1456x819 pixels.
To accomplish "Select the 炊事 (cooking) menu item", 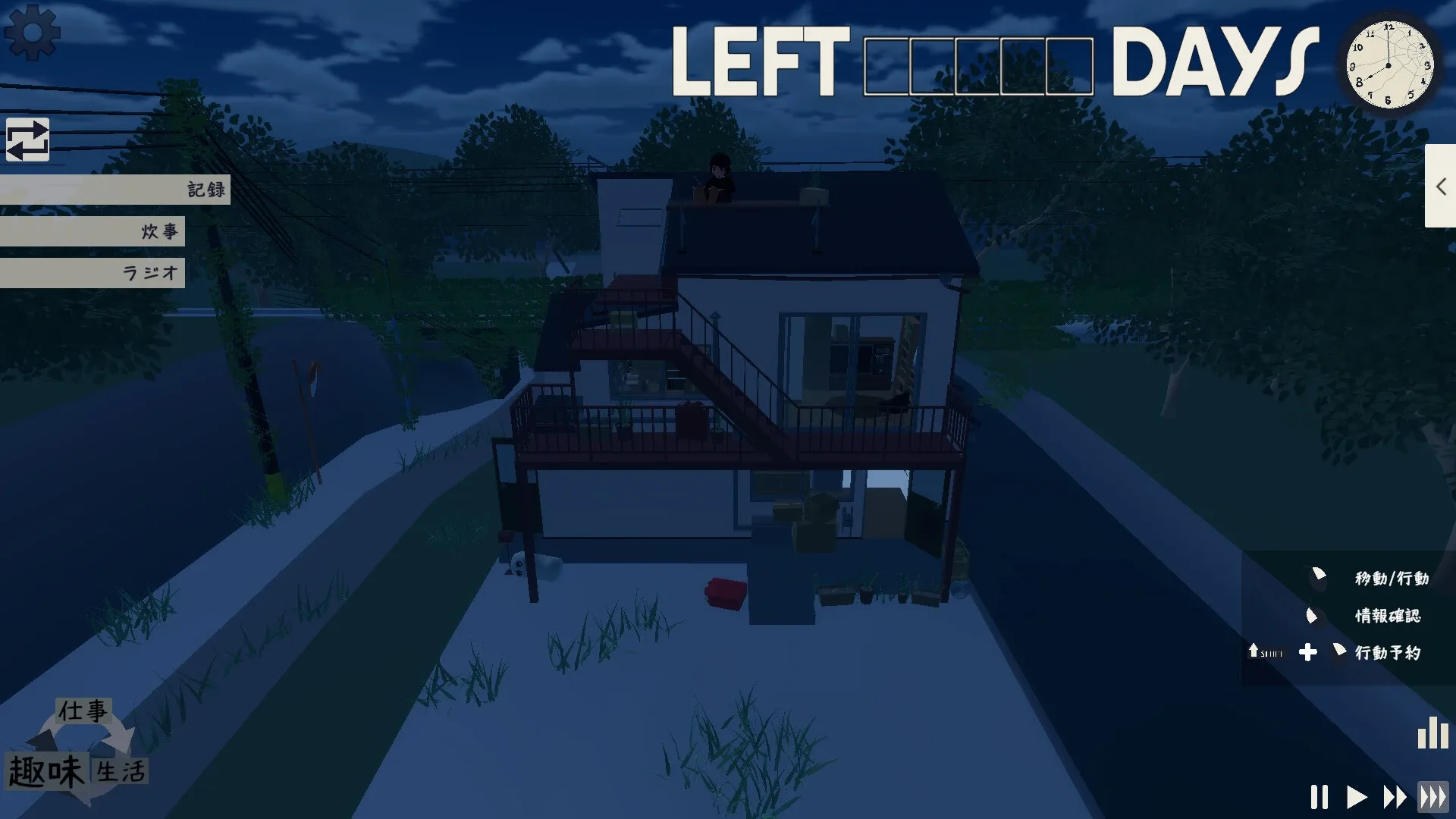I will pos(159,232).
